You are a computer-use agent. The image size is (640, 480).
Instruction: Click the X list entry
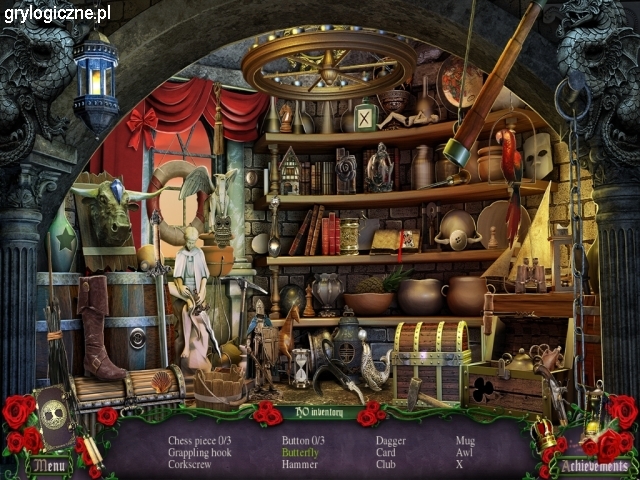click(x=460, y=464)
